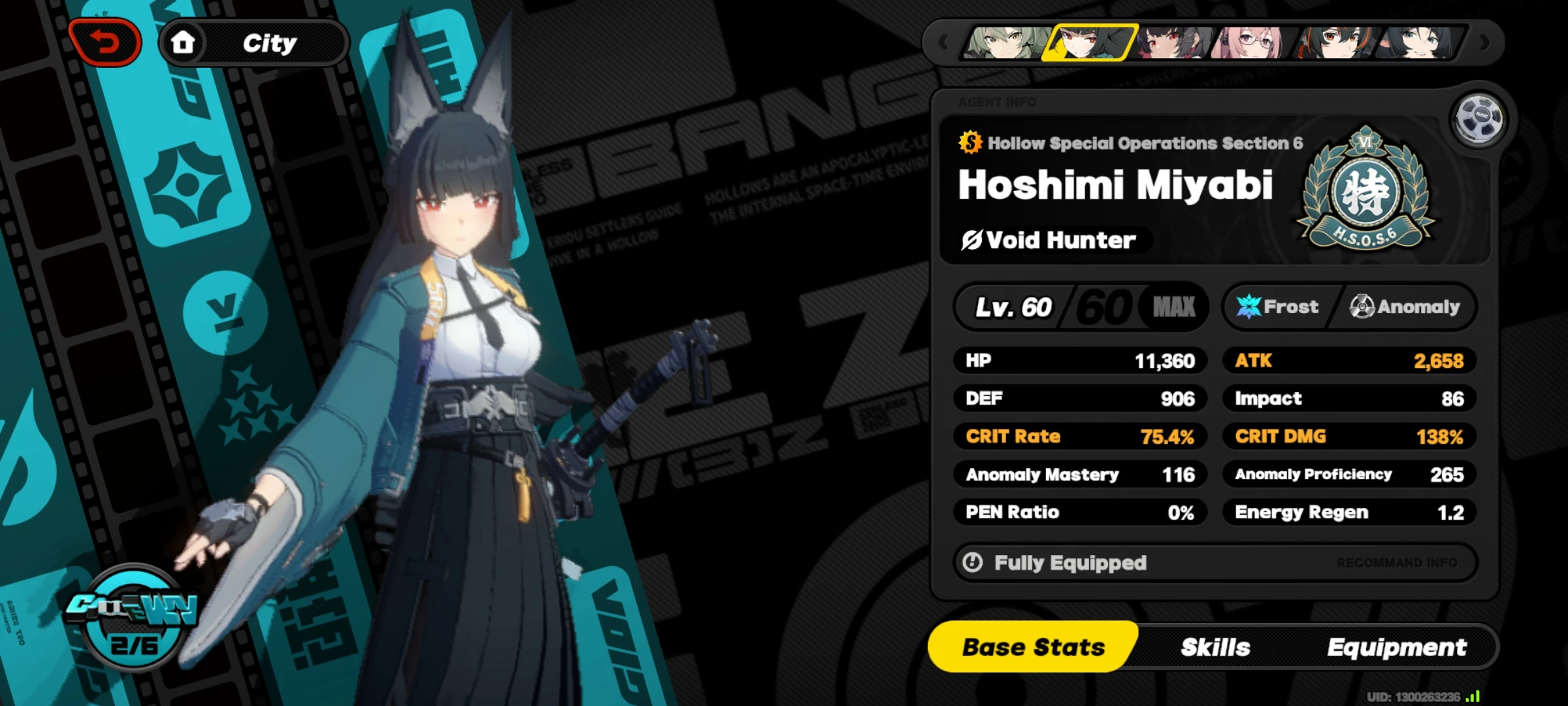Click the Void Hunter badge icon
The width and height of the screenshot is (1568, 706).
[x=973, y=240]
